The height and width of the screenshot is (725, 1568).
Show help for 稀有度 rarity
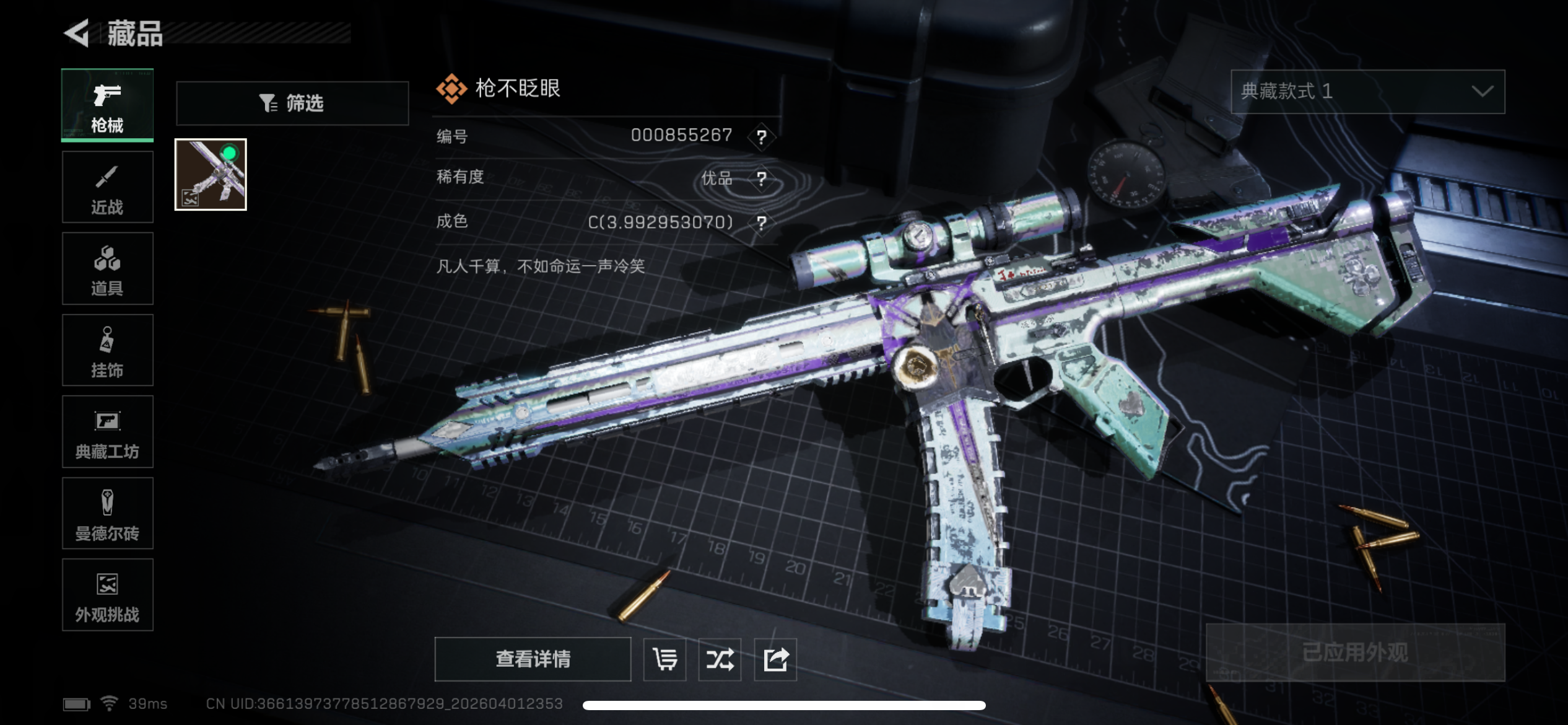[762, 179]
